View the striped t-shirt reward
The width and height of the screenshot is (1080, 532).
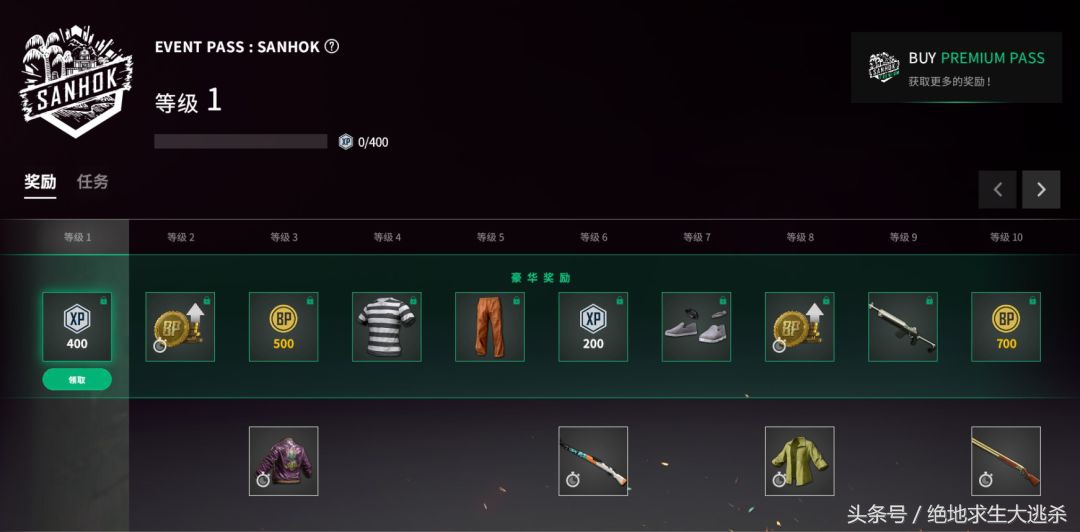[x=386, y=327]
